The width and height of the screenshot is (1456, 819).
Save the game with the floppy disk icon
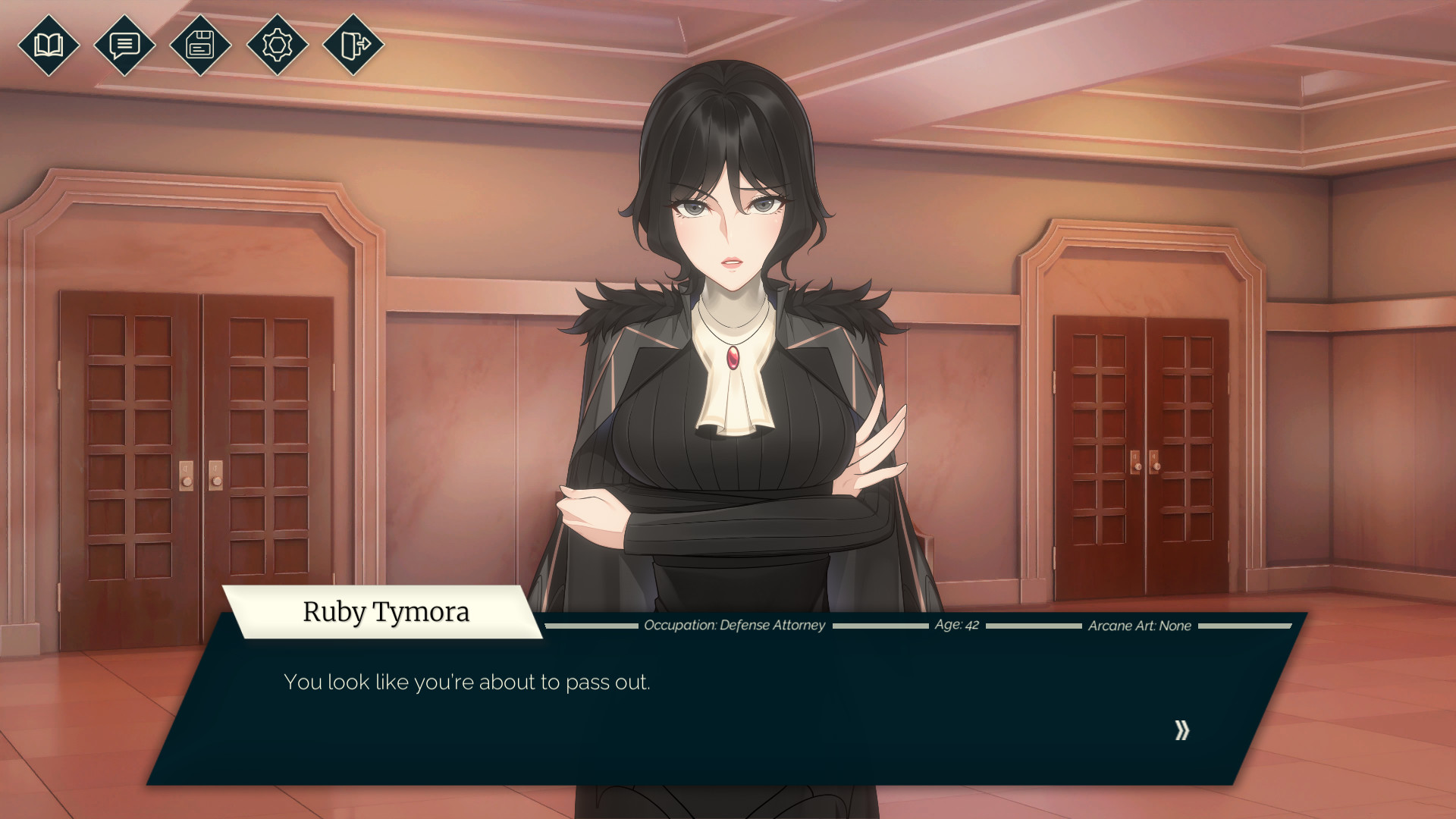(x=200, y=45)
